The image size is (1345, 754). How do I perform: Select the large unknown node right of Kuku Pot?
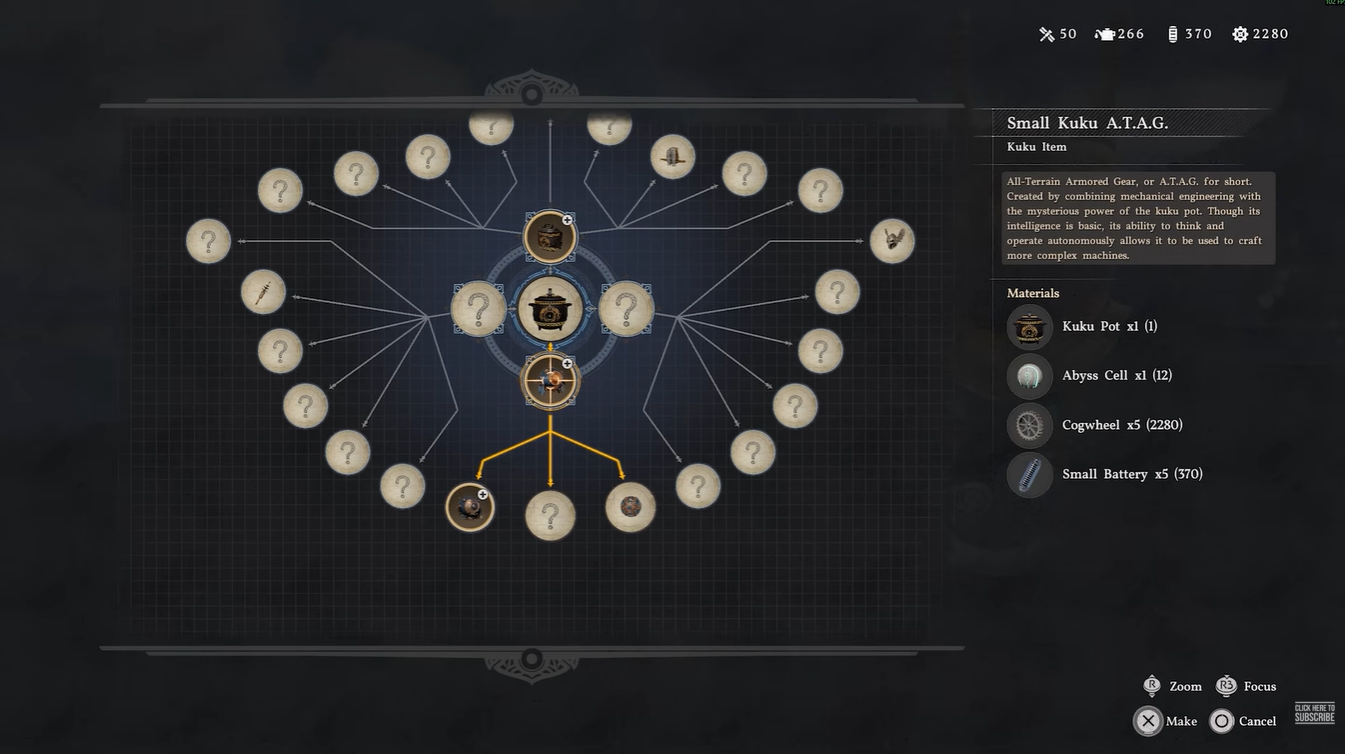pos(626,308)
